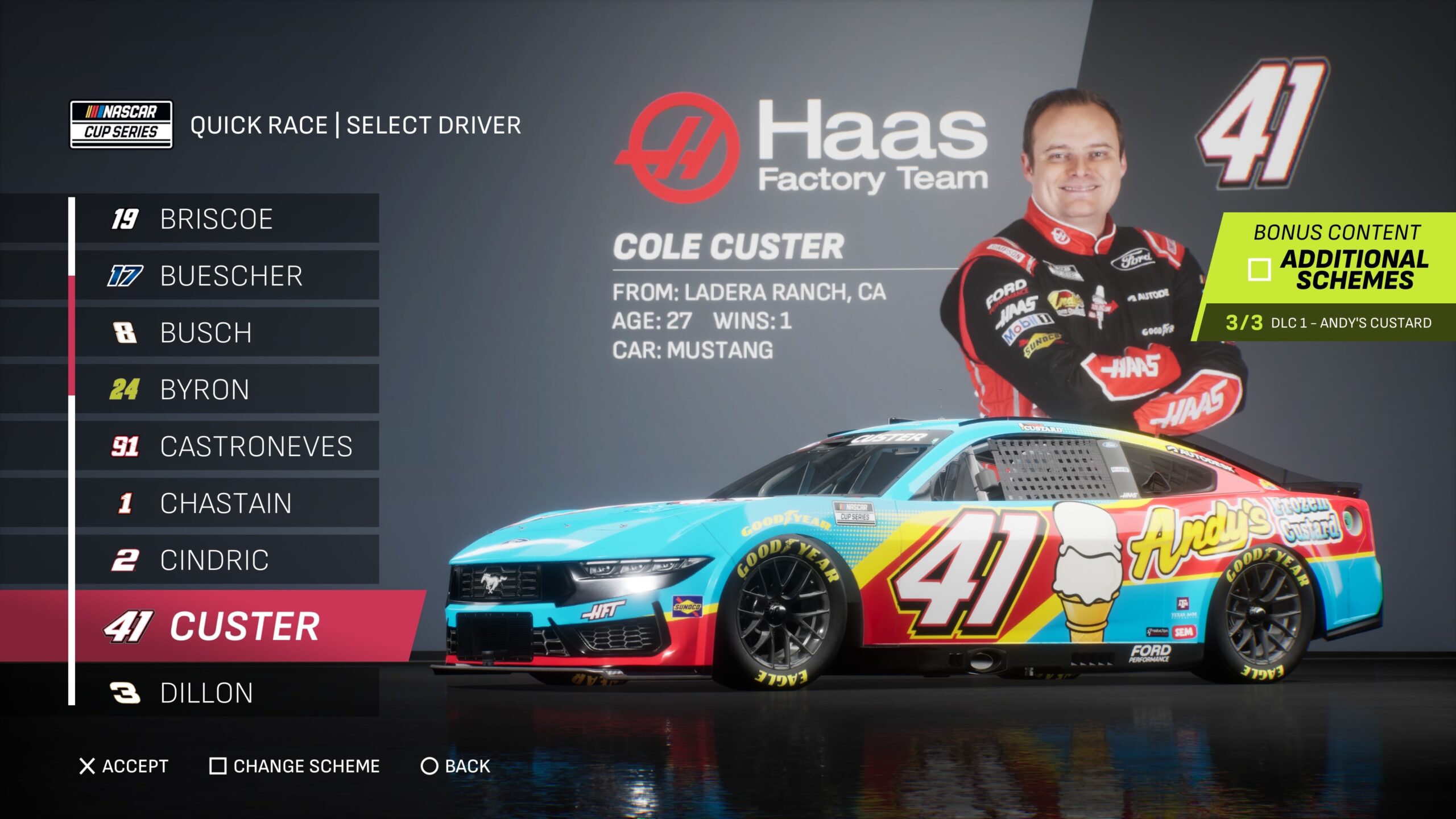Accept the selected driver
The image size is (1456, 819).
[123, 766]
